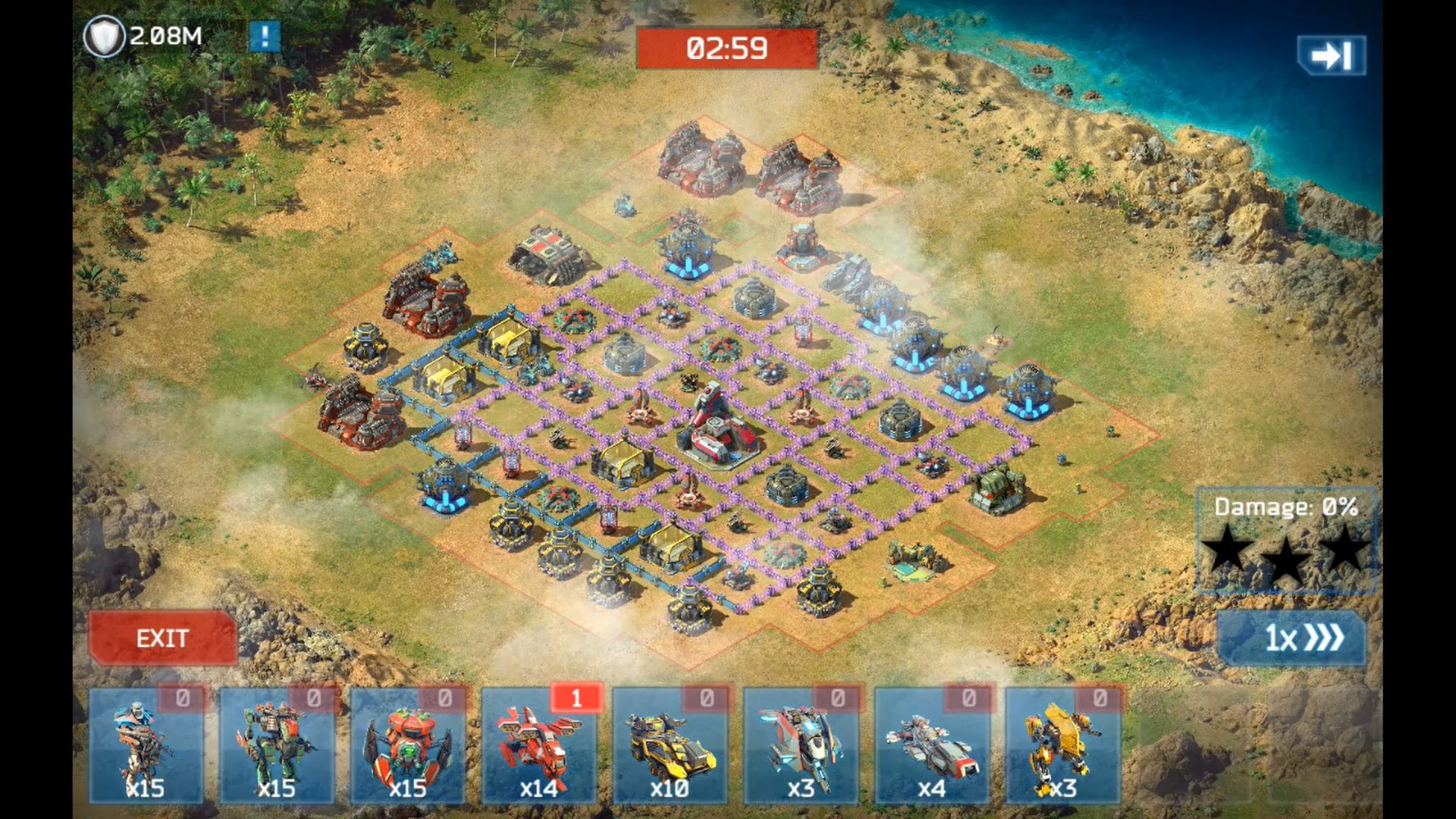This screenshot has width=1456, height=819.
Task: Click the shield icon beside 2.08M
Action: 103,36
